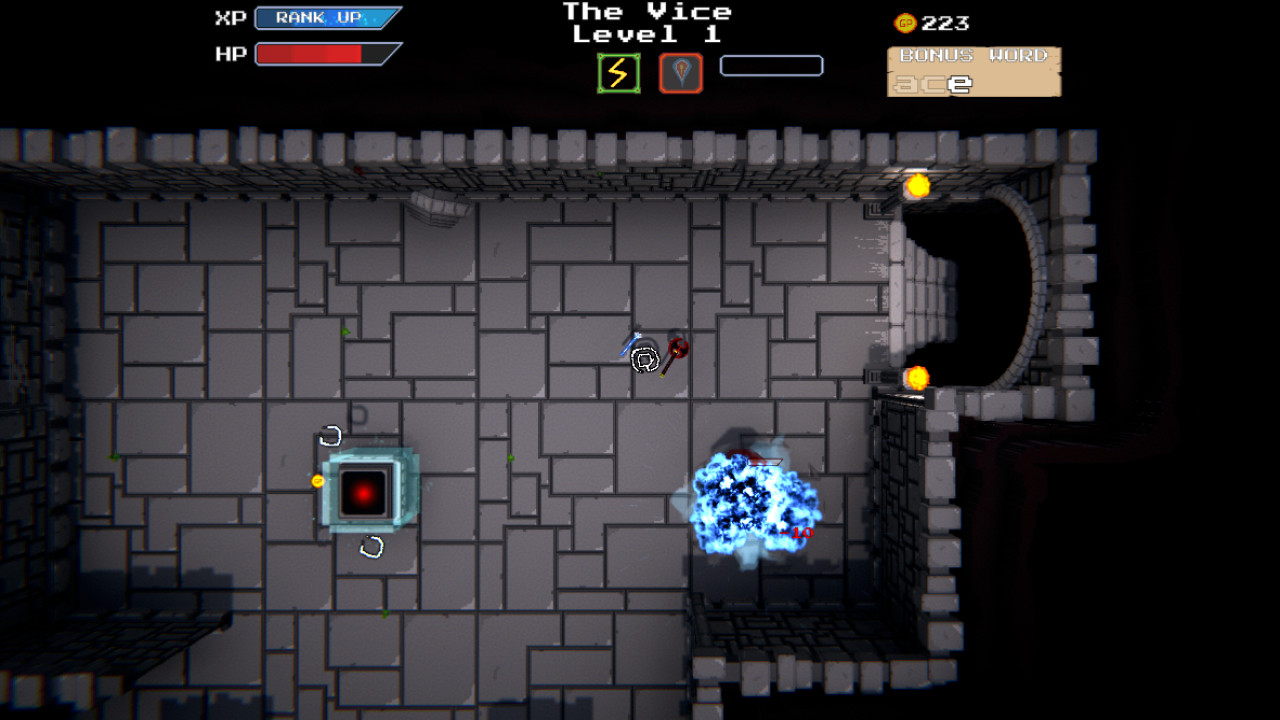The height and width of the screenshot is (720, 1280).
Task: Click the title text 'The Vice'
Action: click(647, 12)
